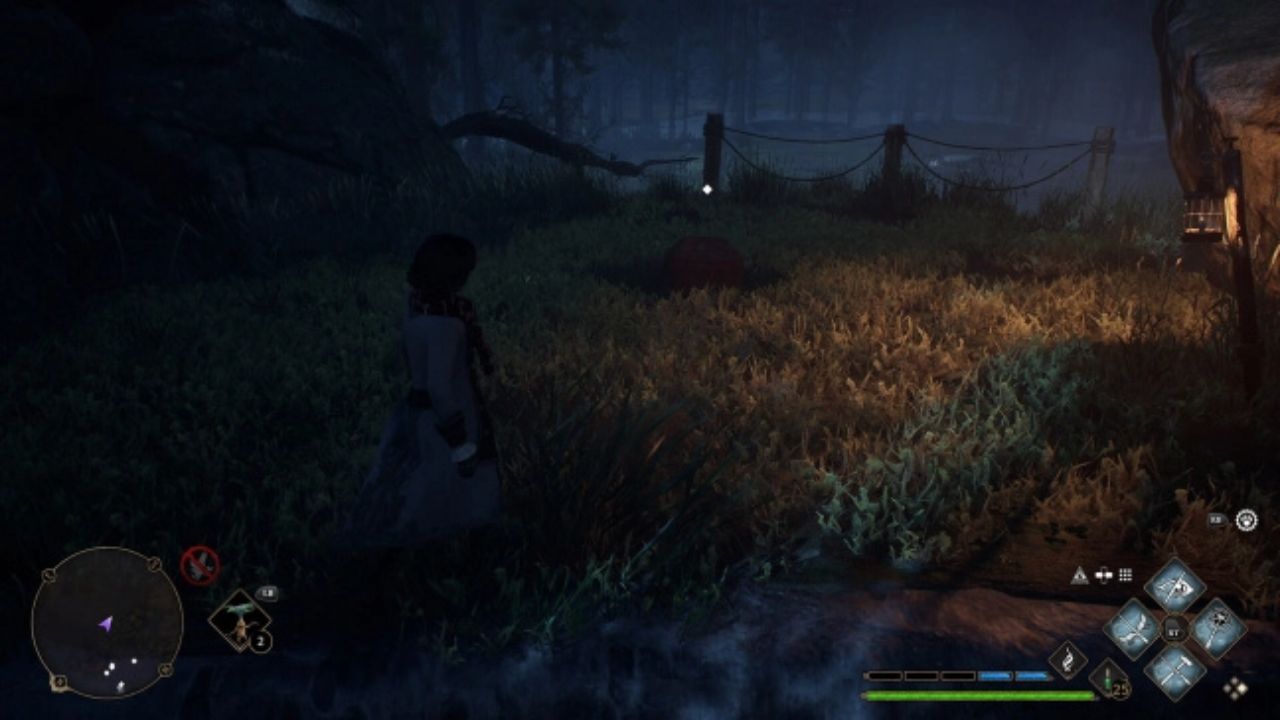Expand the grid spell-set selector
Screen dimensions: 1280x720
pyautogui.click(x=1124, y=573)
